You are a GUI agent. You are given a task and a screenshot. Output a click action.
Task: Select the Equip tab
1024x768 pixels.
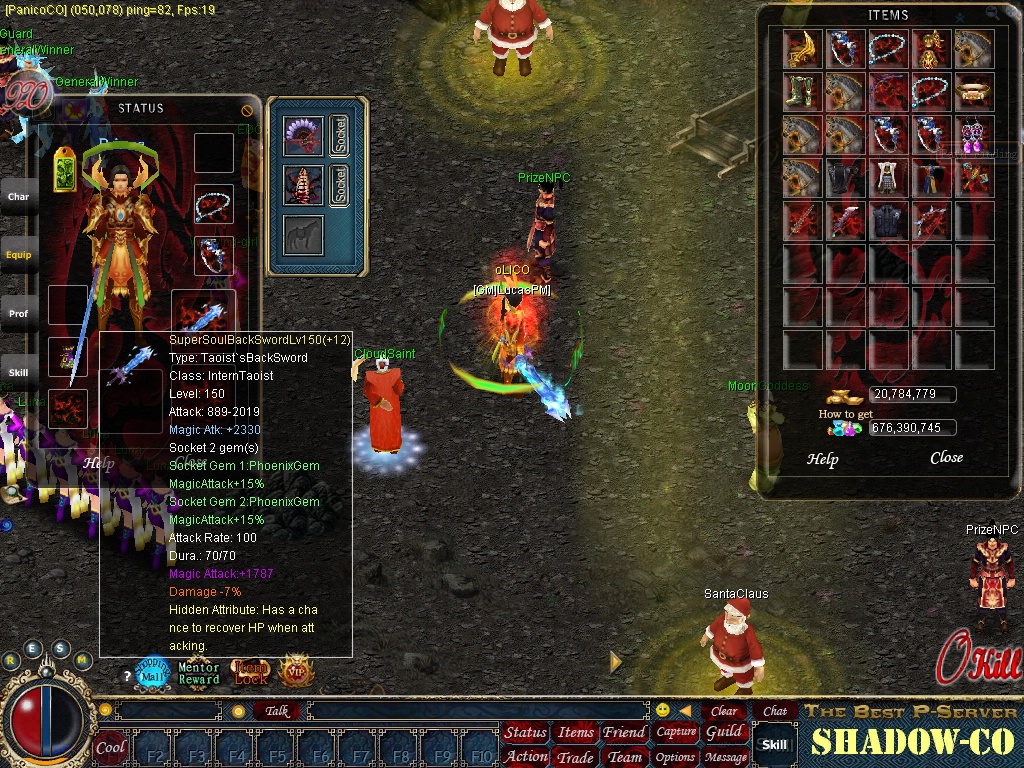pyautogui.click(x=18, y=255)
